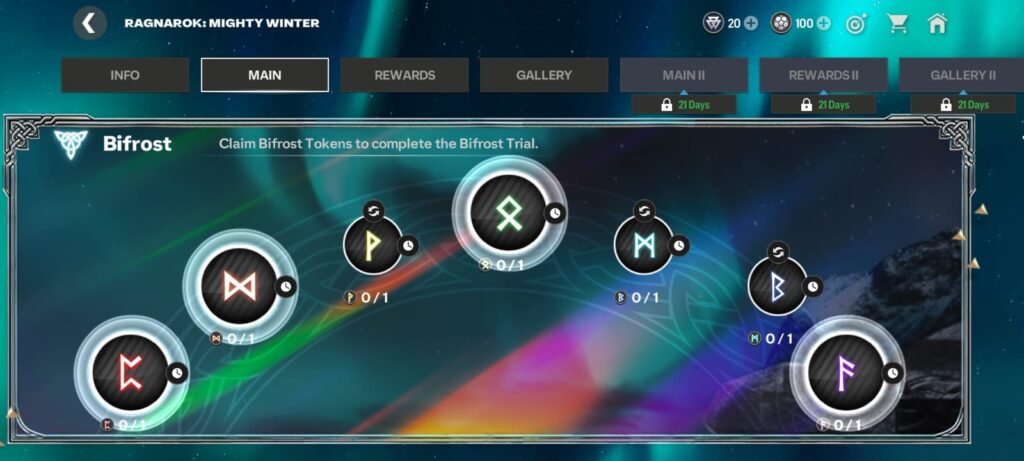Add more of the 20-count currency

click(751, 23)
